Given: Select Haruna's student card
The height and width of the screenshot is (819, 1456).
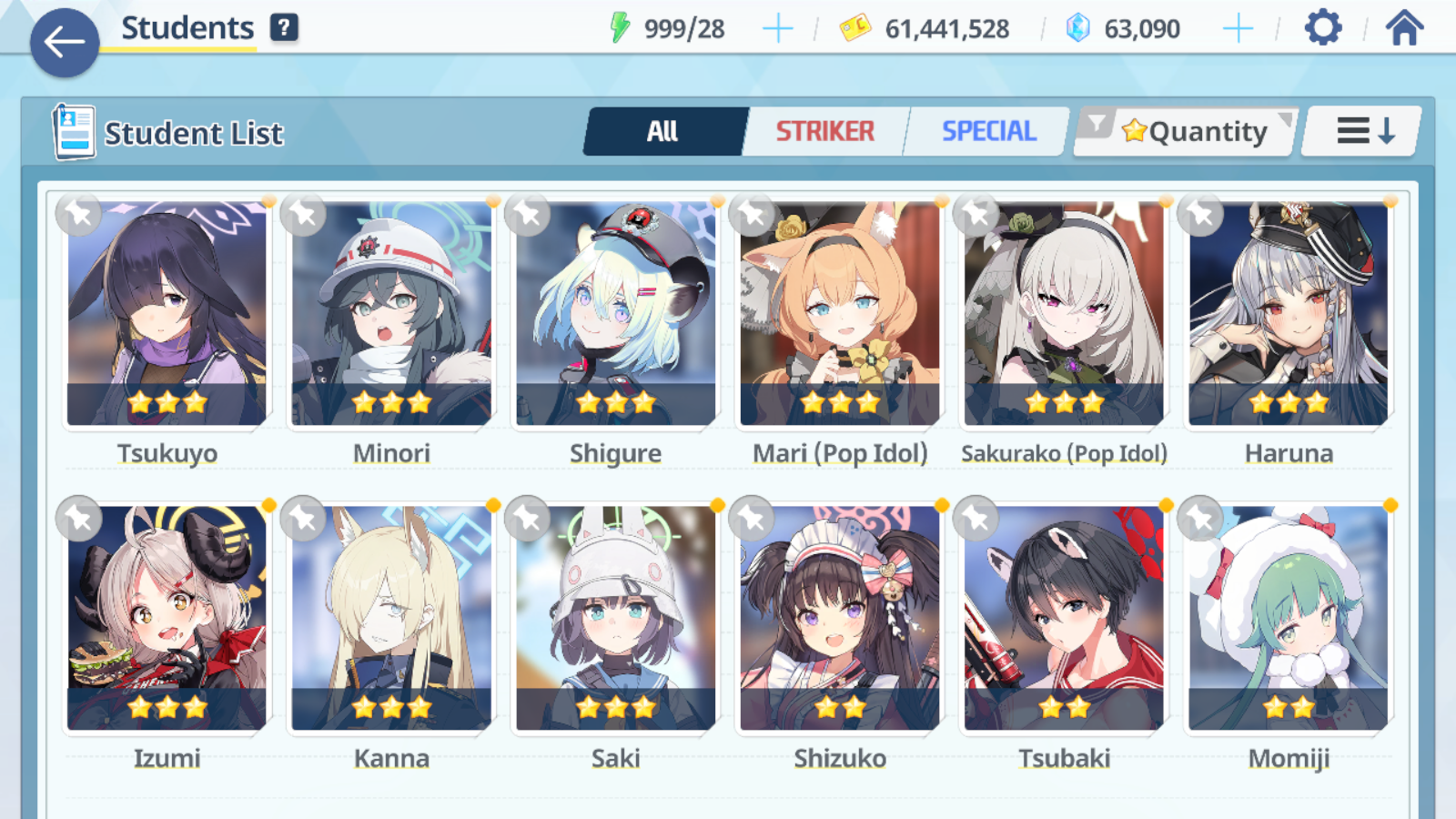Looking at the screenshot, I should tap(1289, 314).
